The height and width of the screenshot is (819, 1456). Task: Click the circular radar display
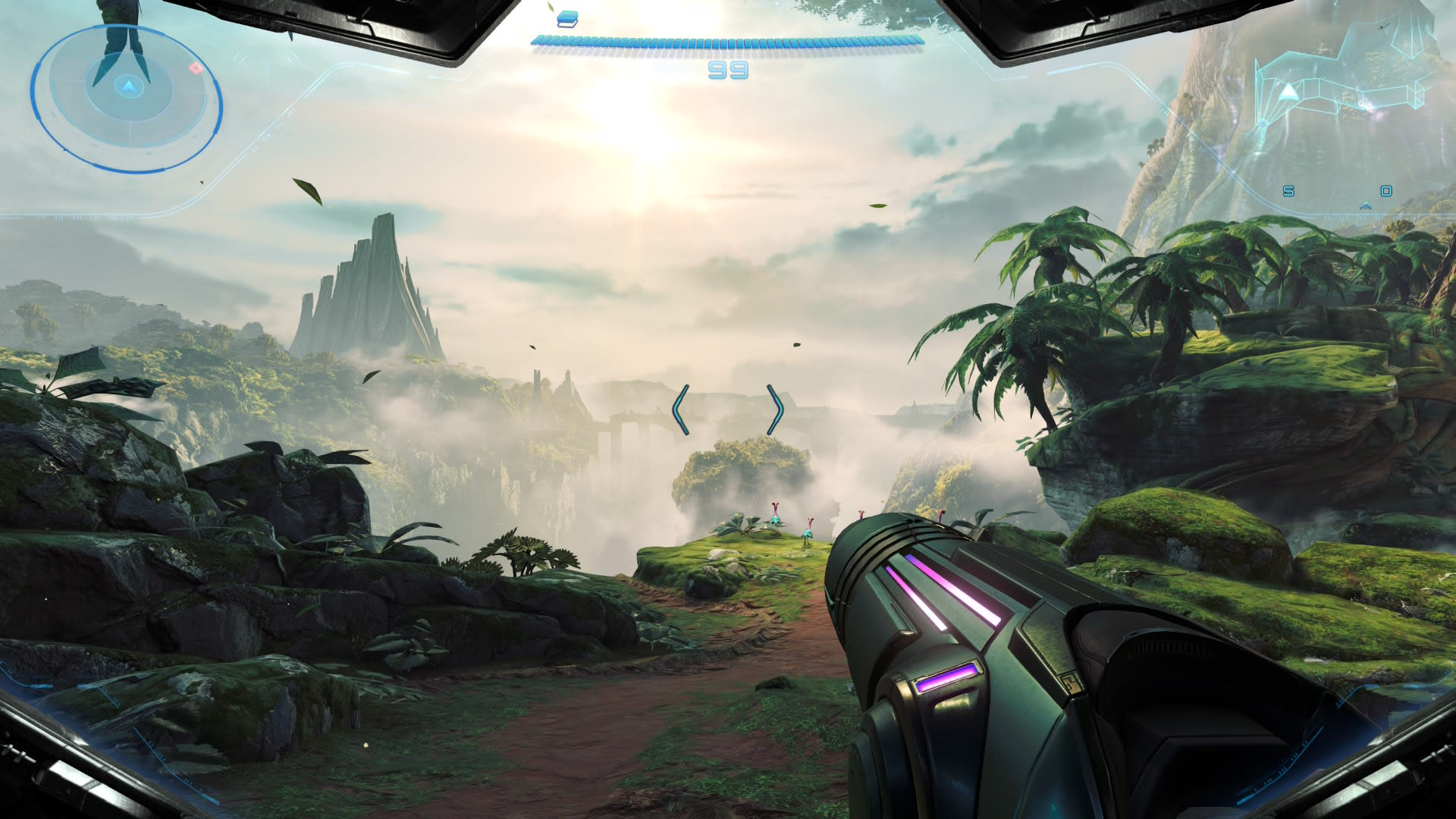pos(126,99)
